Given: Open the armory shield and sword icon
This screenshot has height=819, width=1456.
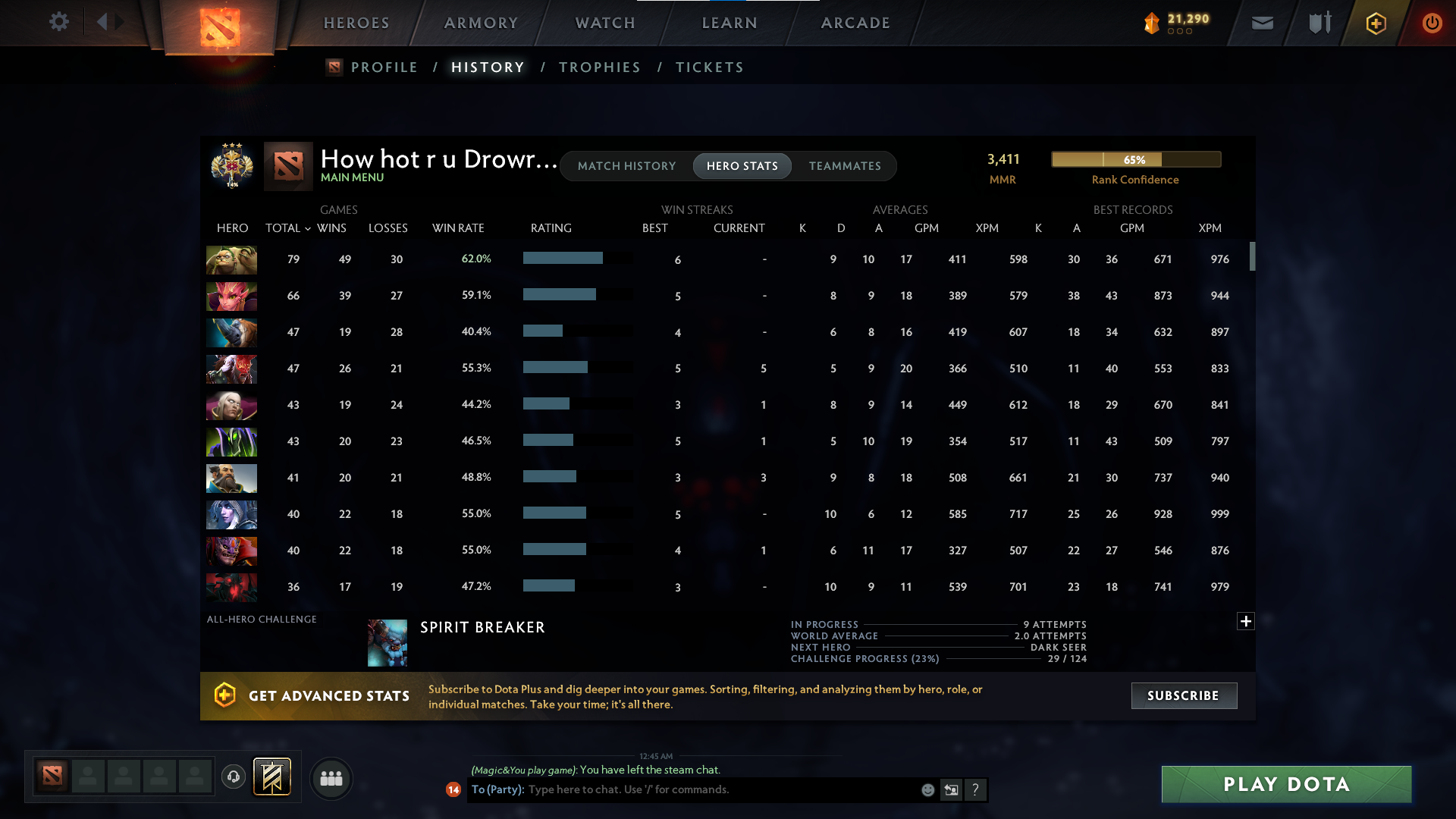Looking at the screenshot, I should (x=1318, y=23).
